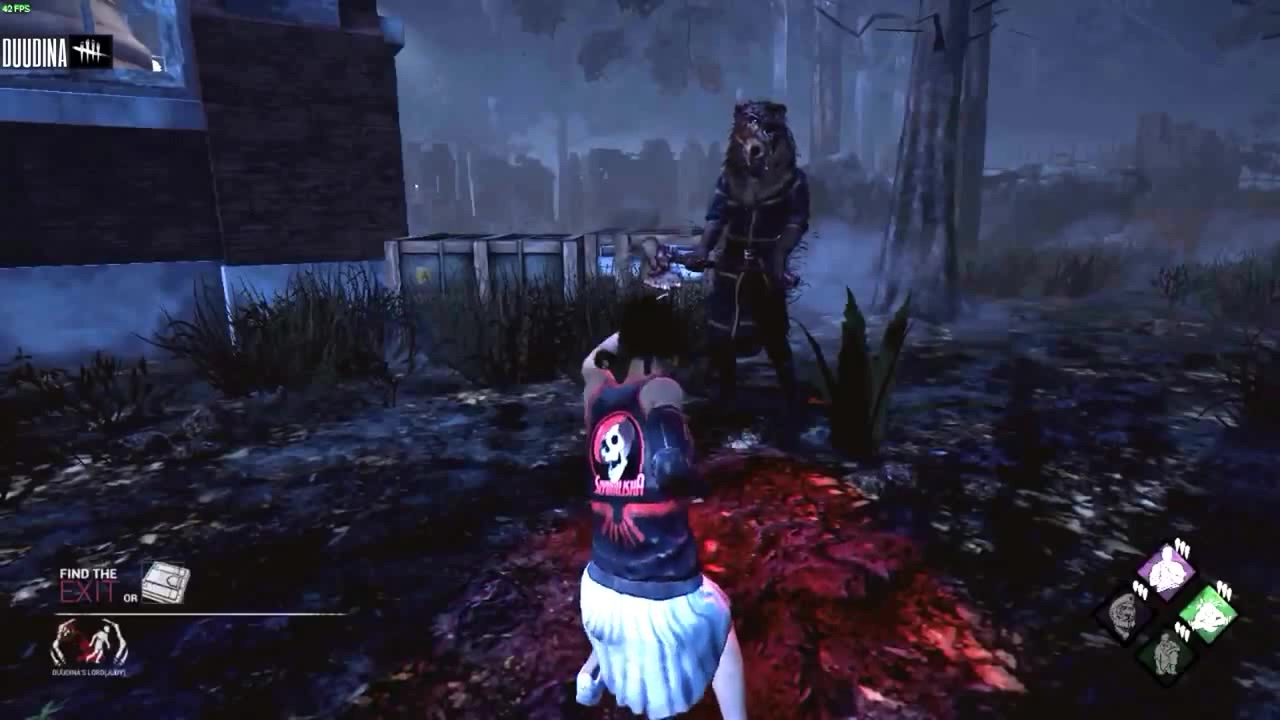Select the tally counter under the purple perk

tap(1182, 633)
